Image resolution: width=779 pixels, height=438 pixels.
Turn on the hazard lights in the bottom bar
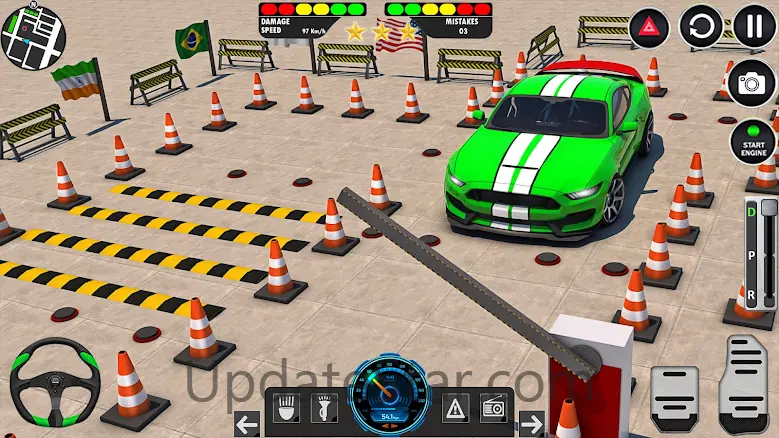click(456, 408)
